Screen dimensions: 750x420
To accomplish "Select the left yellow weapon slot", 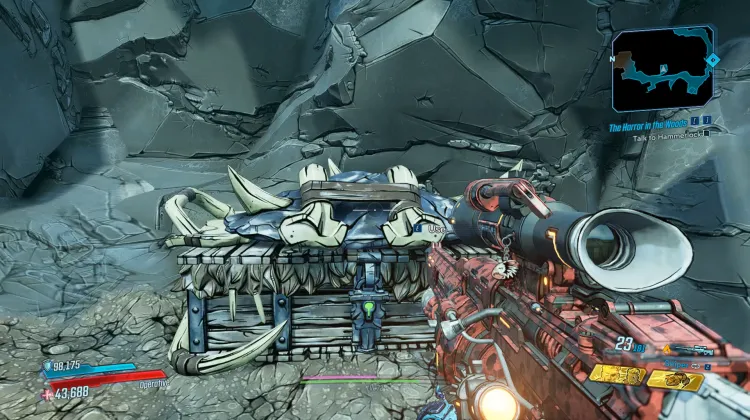I will coord(617,374).
